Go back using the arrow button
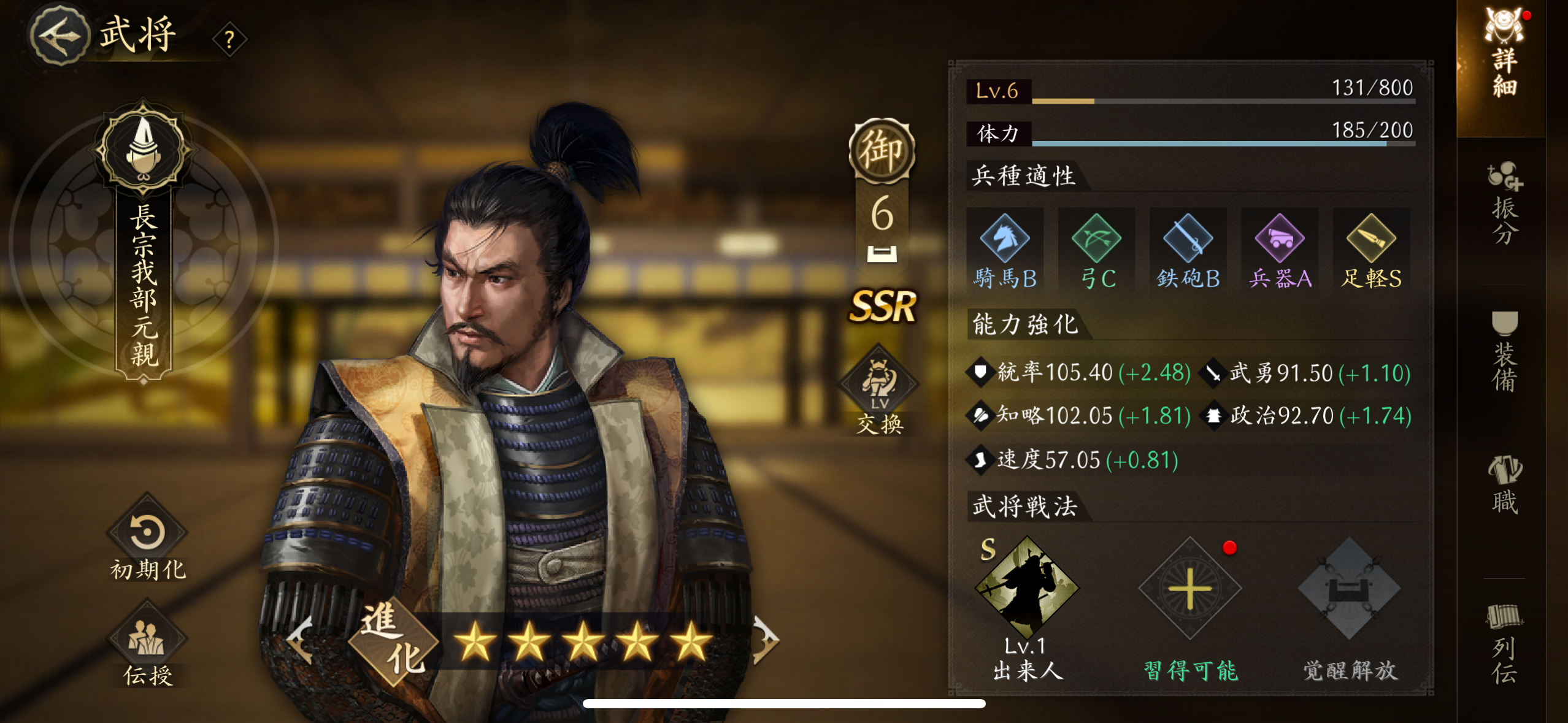 59,36
